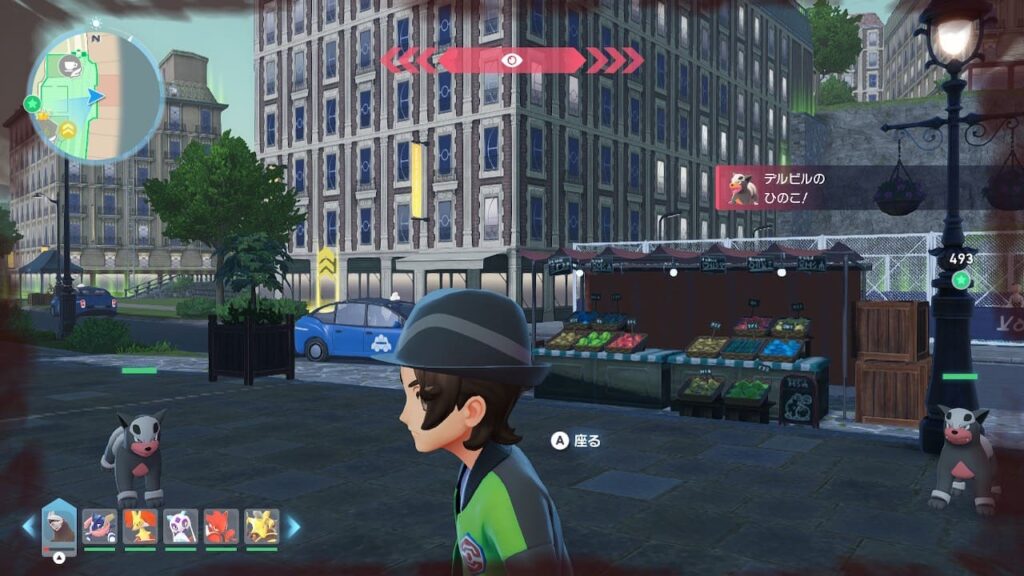The width and height of the screenshot is (1024, 576).
Task: Switch to Delphox in the party bar
Action: [x=139, y=526]
